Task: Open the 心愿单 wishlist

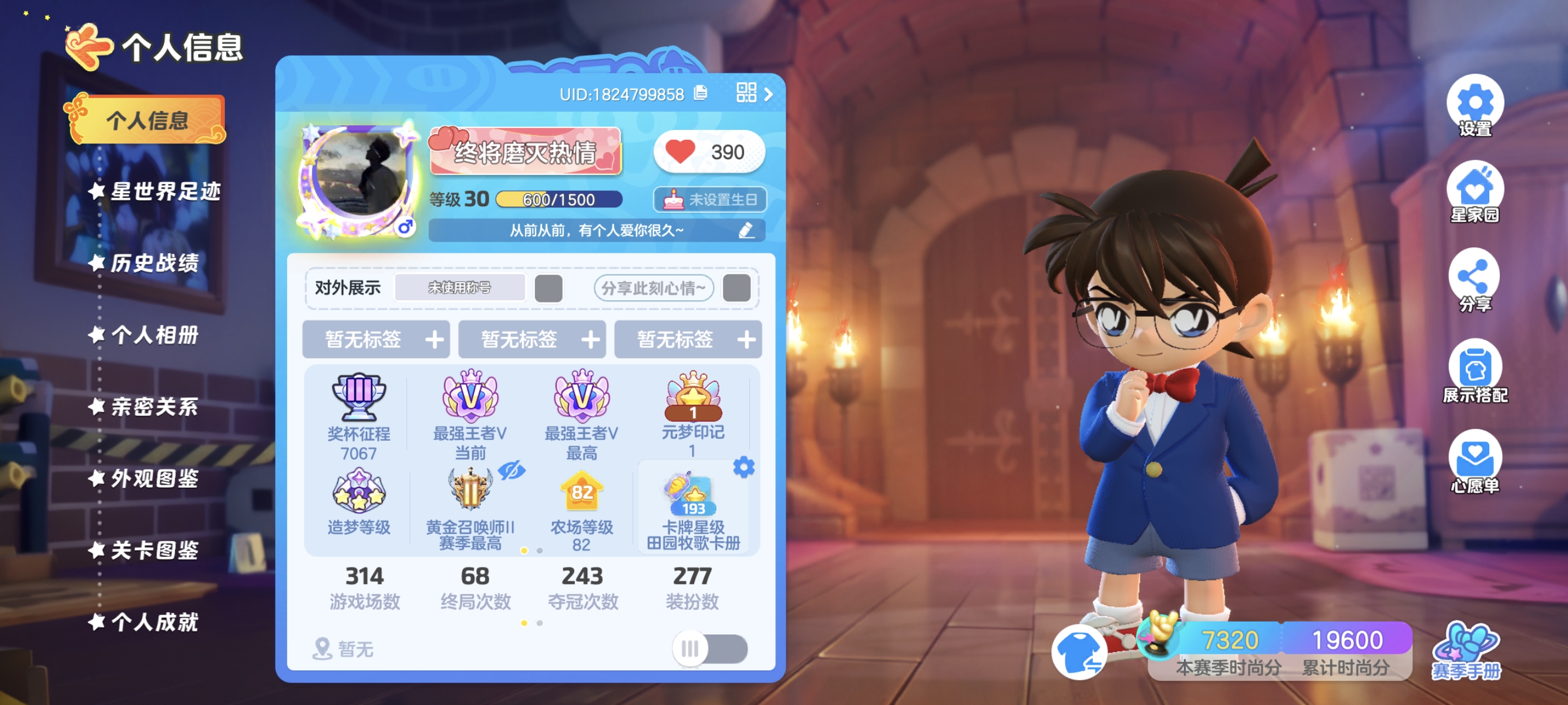Action: click(1474, 461)
